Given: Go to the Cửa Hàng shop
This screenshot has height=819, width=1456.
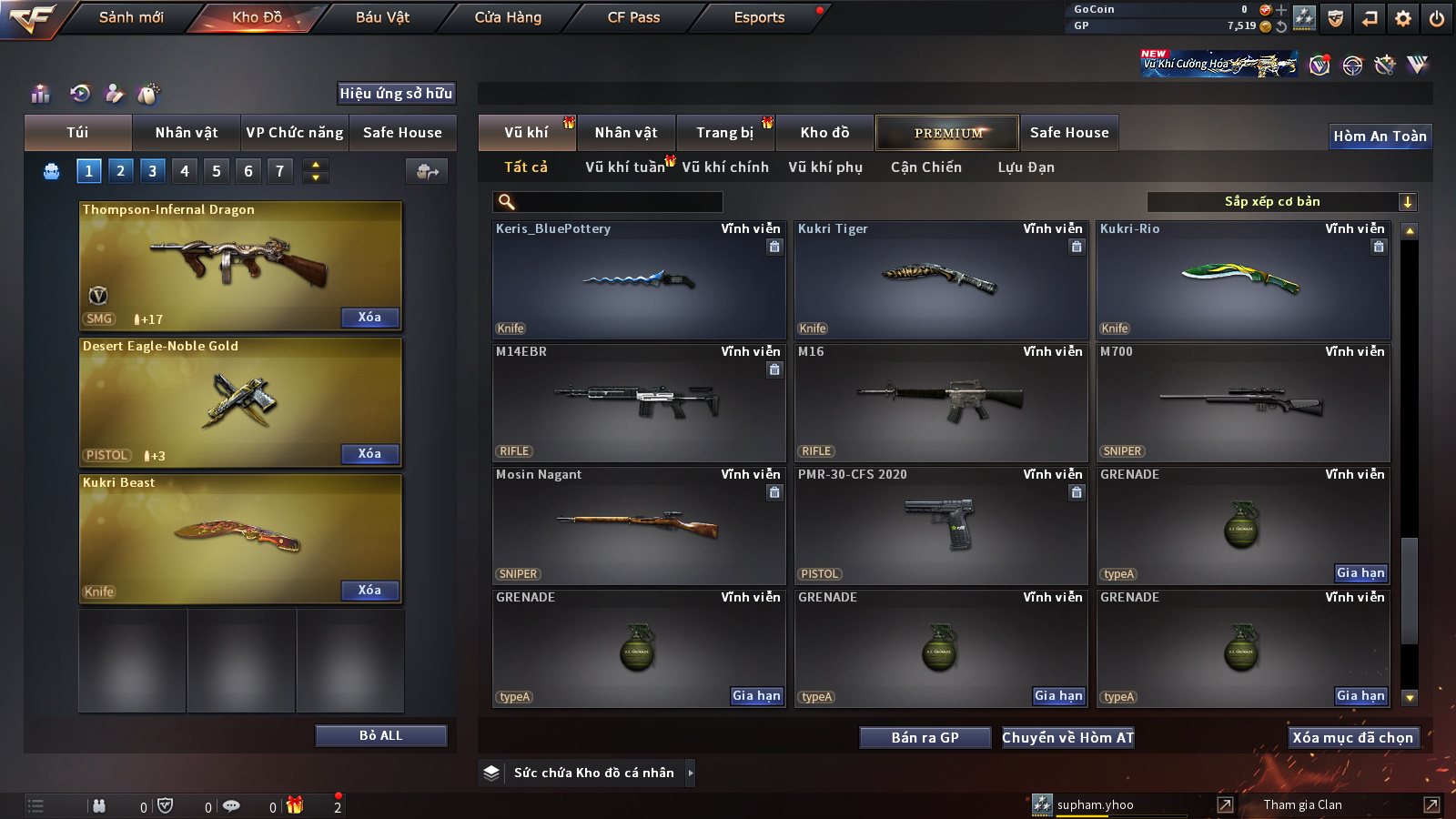Looking at the screenshot, I should pyautogui.click(x=508, y=17).
